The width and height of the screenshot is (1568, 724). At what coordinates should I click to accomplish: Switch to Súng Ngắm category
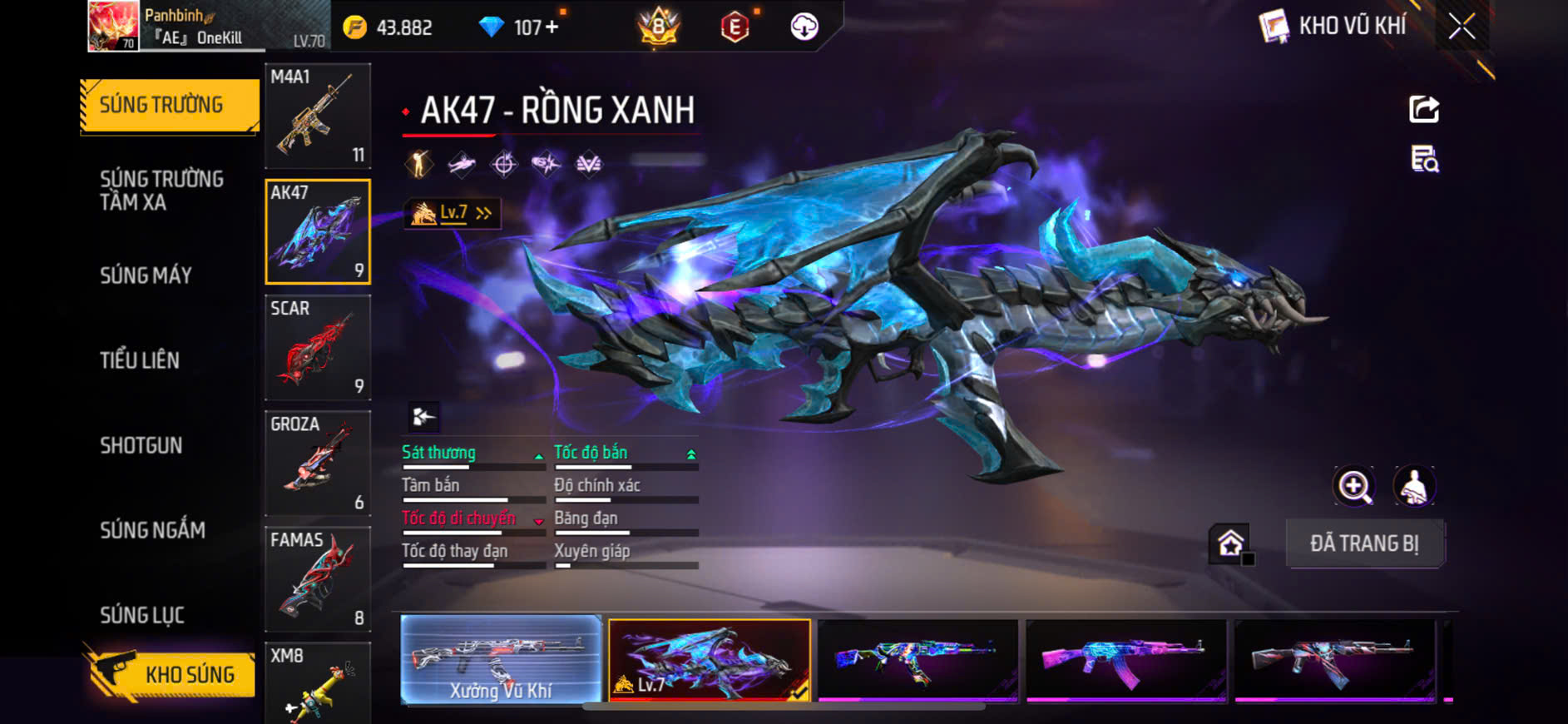pyautogui.click(x=152, y=530)
